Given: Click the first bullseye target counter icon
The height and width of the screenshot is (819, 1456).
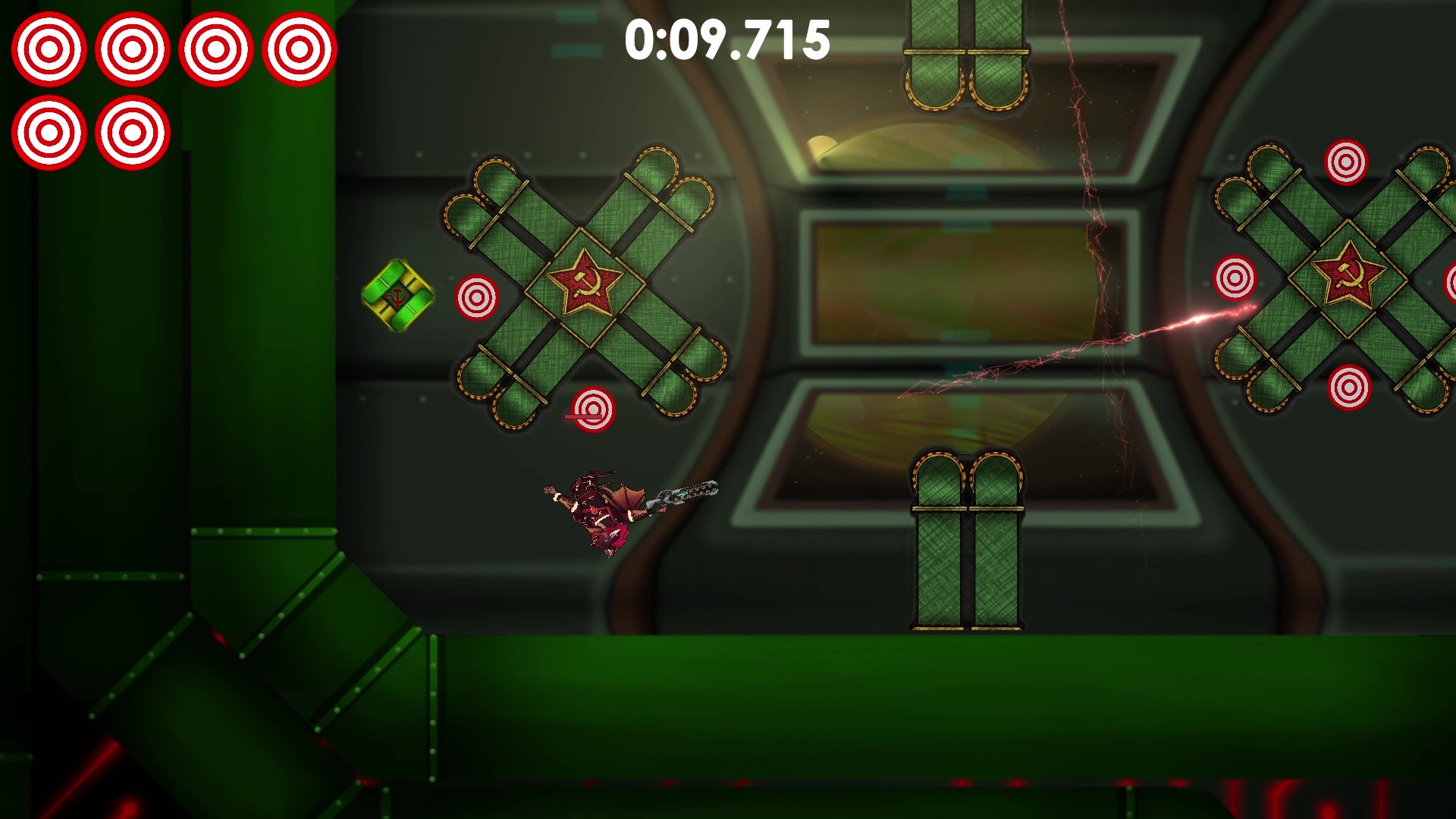Looking at the screenshot, I should click(x=50, y=48).
